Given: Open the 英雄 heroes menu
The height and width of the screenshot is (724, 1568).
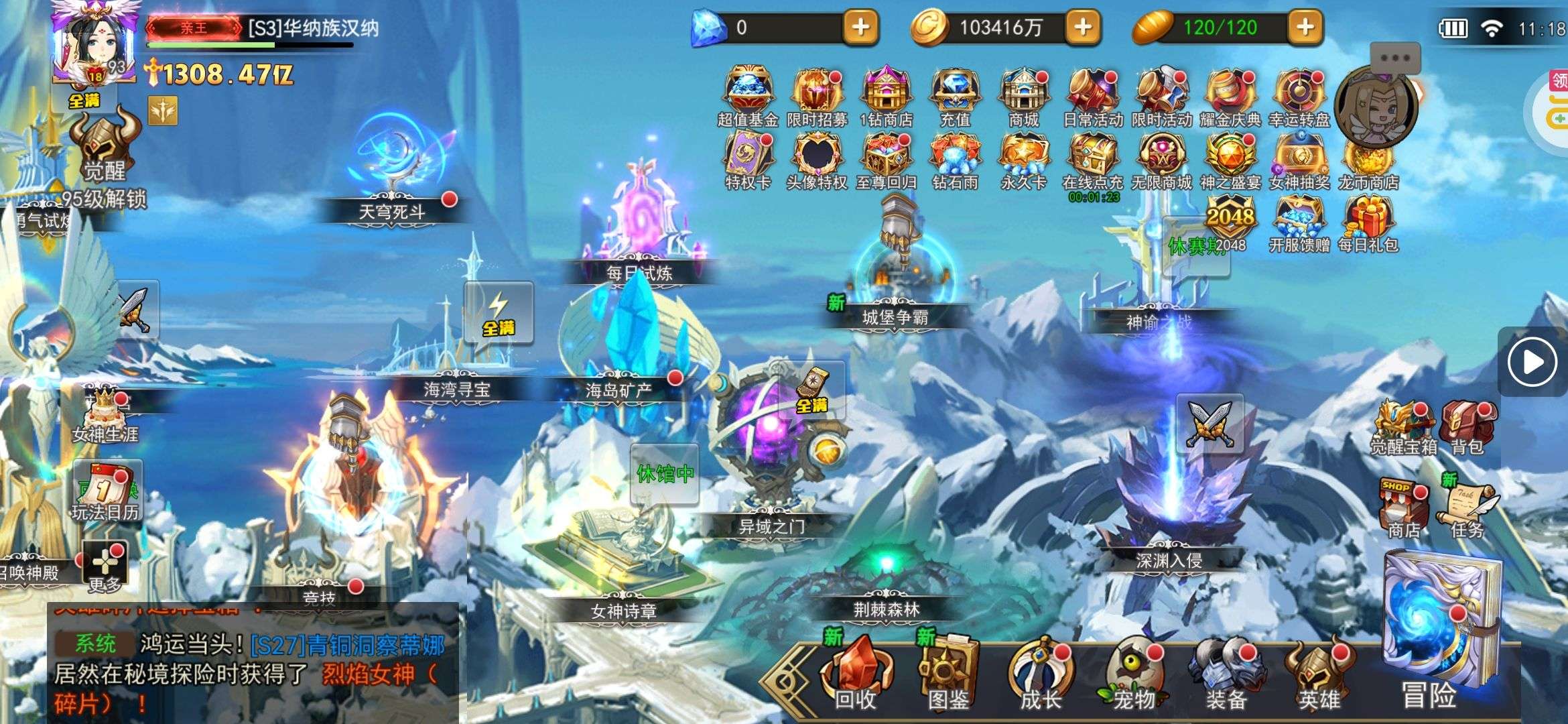Looking at the screenshot, I should [x=1319, y=674].
